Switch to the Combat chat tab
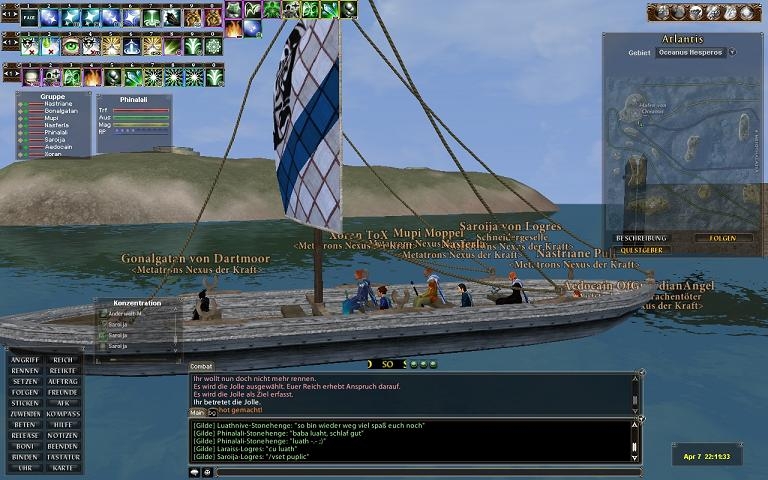 click(201, 367)
